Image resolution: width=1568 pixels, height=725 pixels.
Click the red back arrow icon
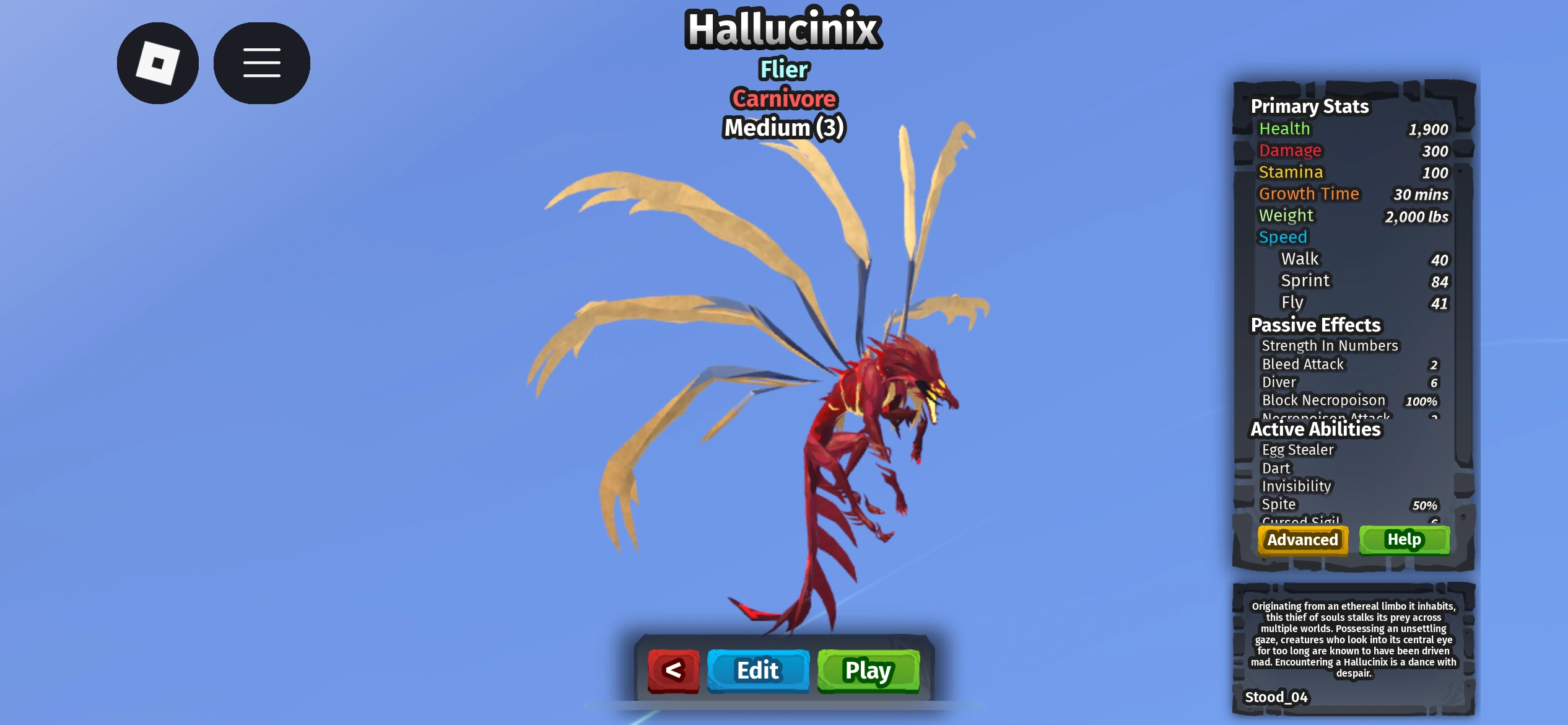click(x=673, y=670)
